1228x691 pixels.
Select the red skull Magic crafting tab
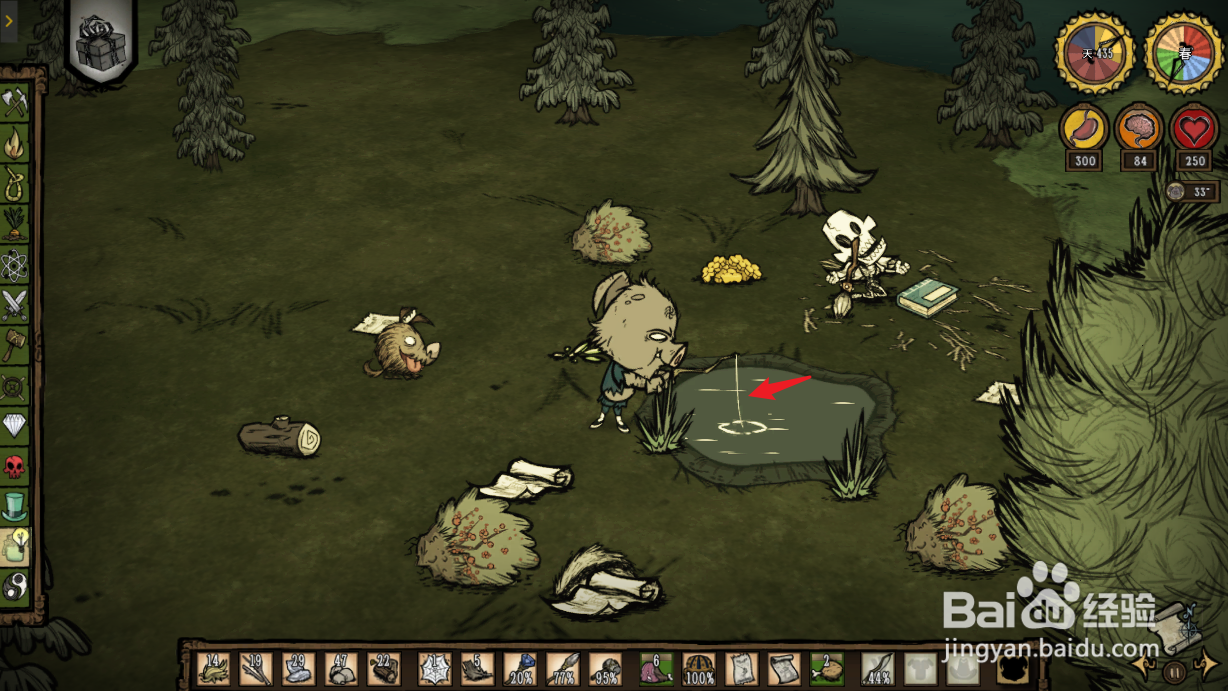tap(15, 467)
